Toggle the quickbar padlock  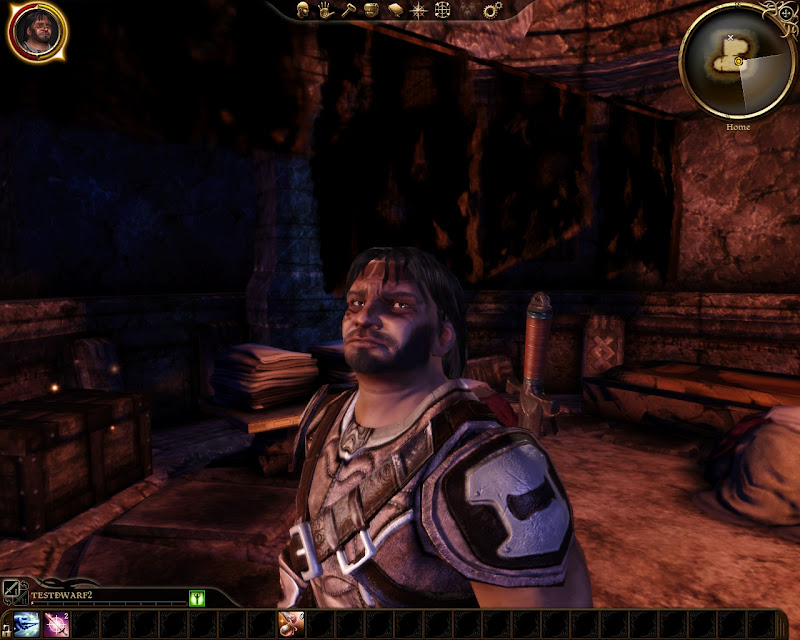(4, 627)
